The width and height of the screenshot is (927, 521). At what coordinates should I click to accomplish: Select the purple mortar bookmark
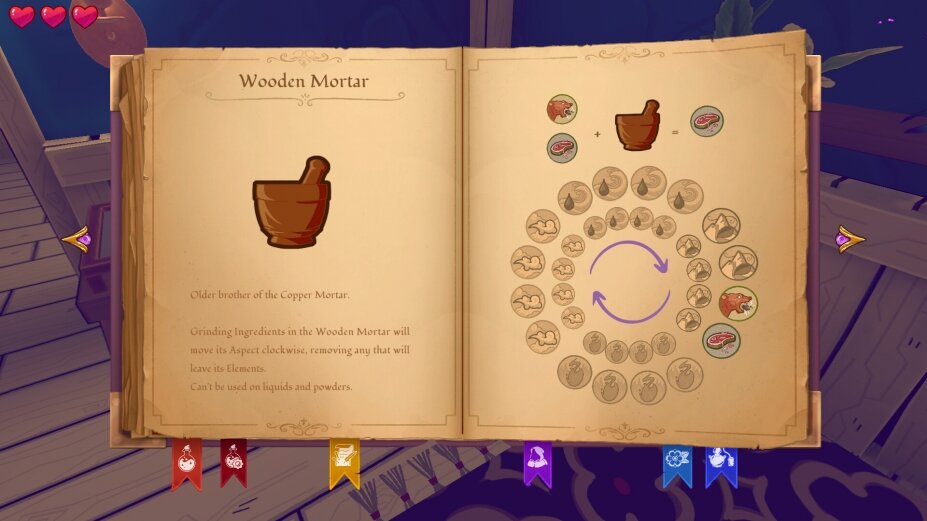point(537,462)
